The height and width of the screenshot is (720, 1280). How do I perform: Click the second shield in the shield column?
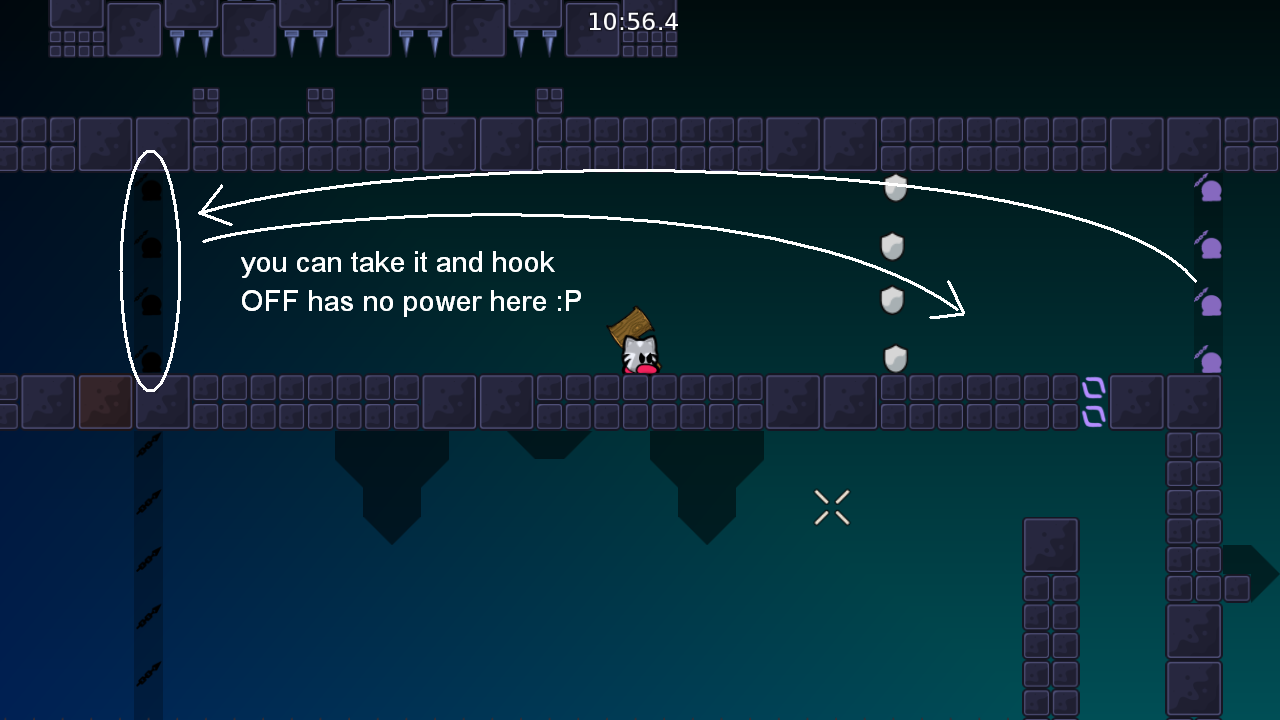(894, 244)
